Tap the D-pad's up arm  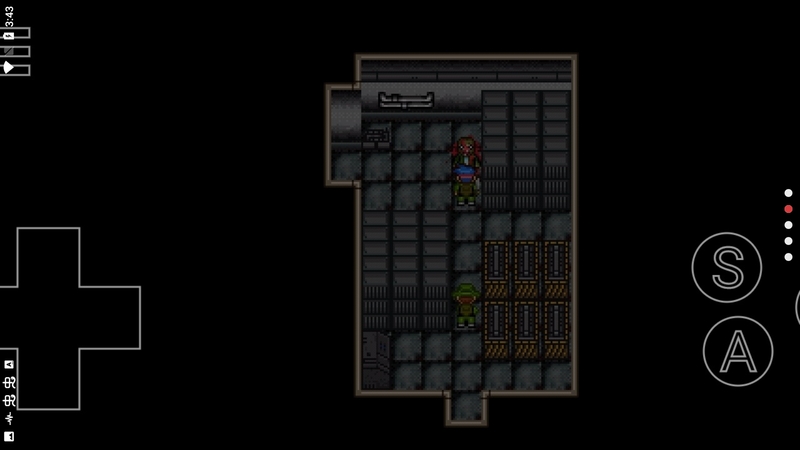[x=48, y=257]
